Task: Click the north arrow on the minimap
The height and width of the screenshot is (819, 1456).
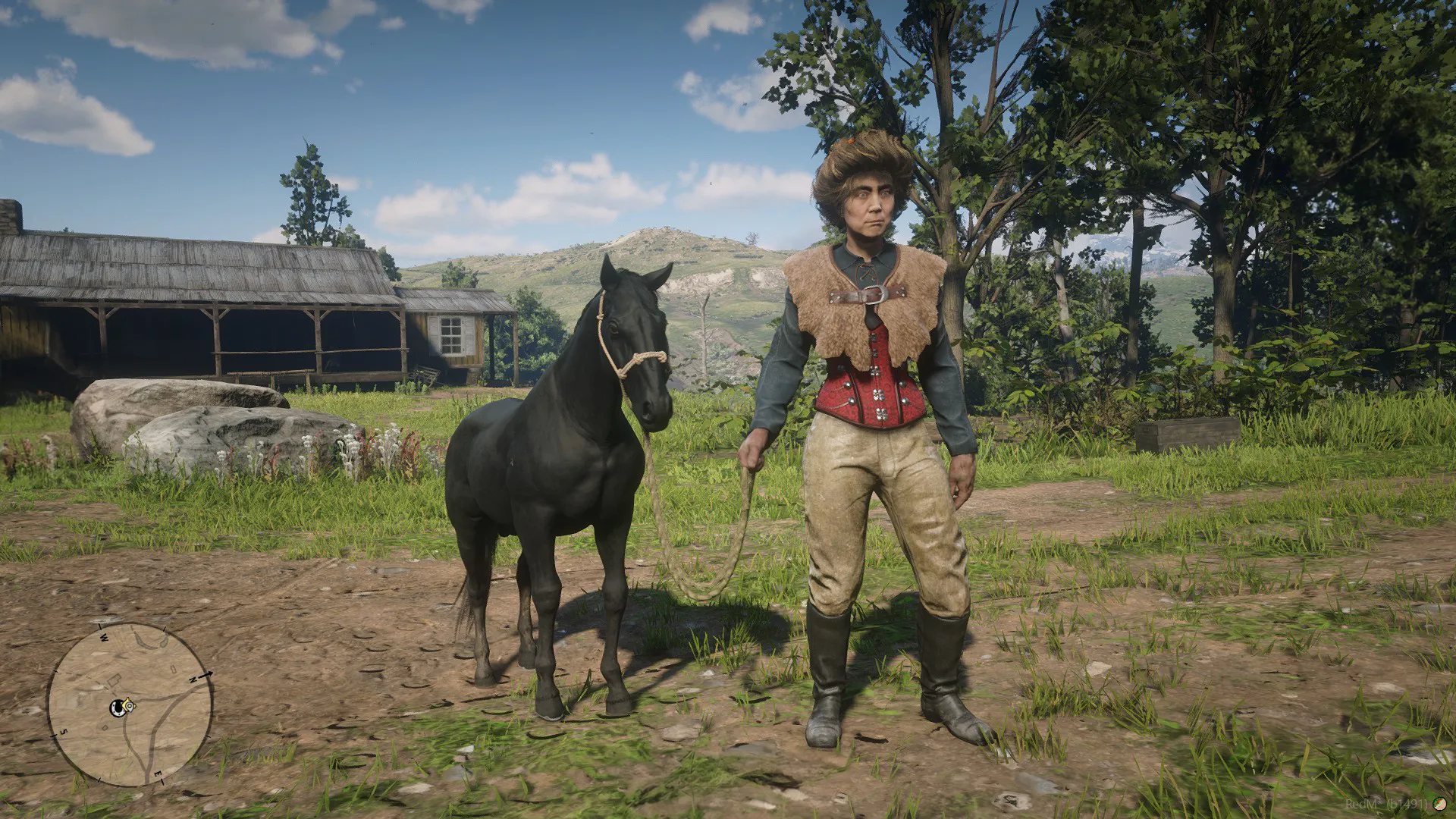Action: tap(209, 675)
